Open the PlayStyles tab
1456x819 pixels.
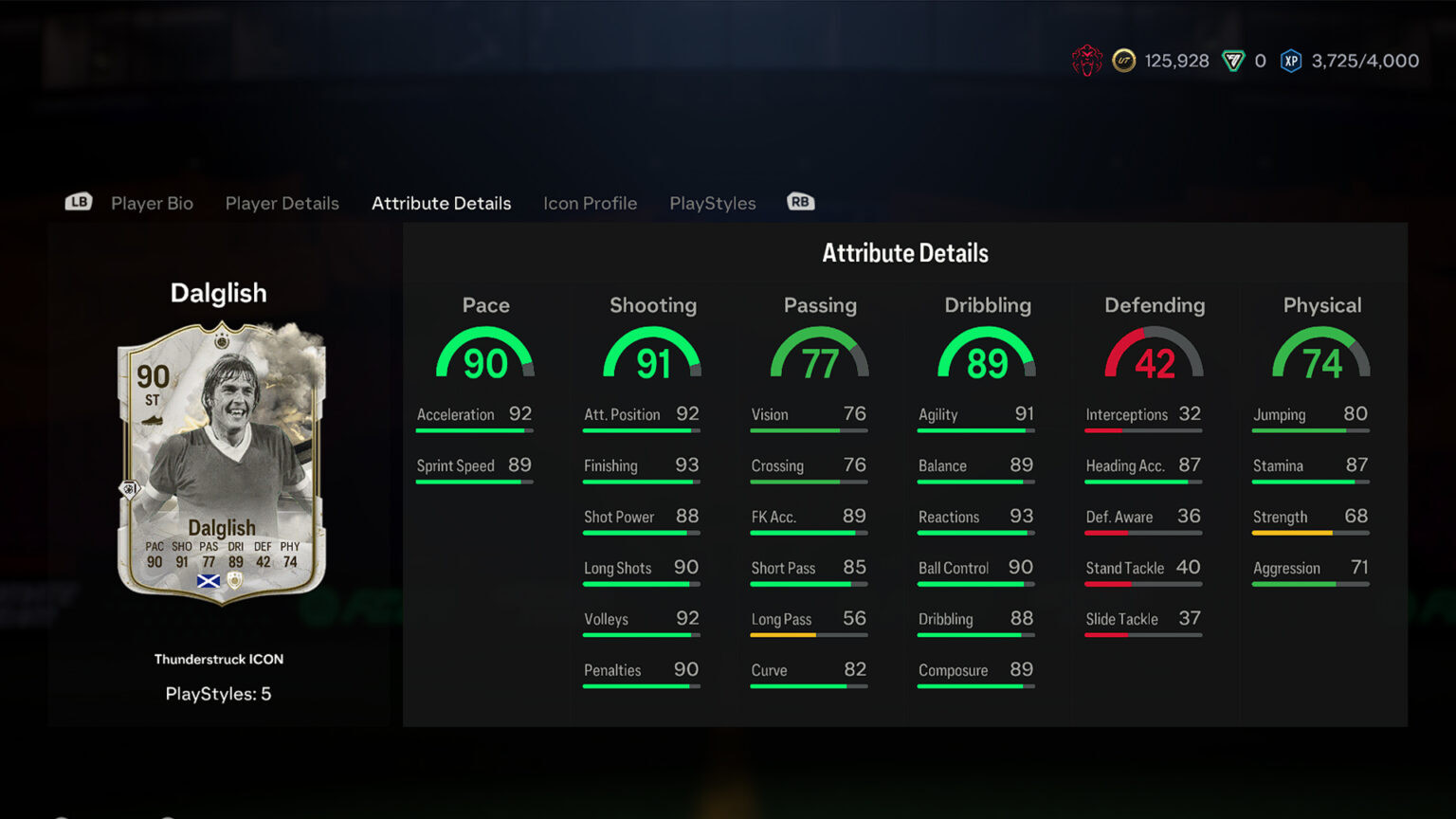point(712,203)
